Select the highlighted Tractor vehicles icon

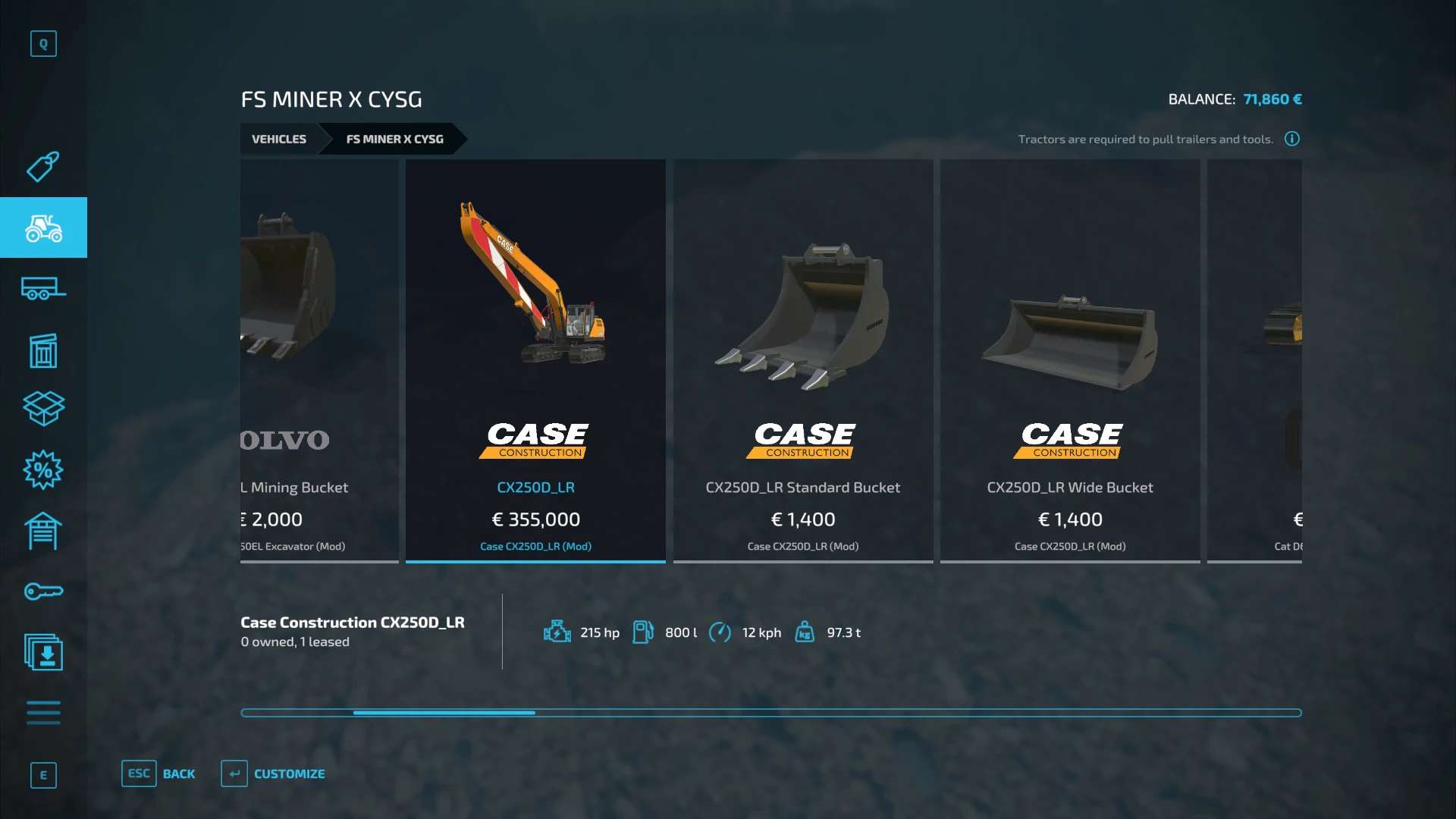(43, 227)
